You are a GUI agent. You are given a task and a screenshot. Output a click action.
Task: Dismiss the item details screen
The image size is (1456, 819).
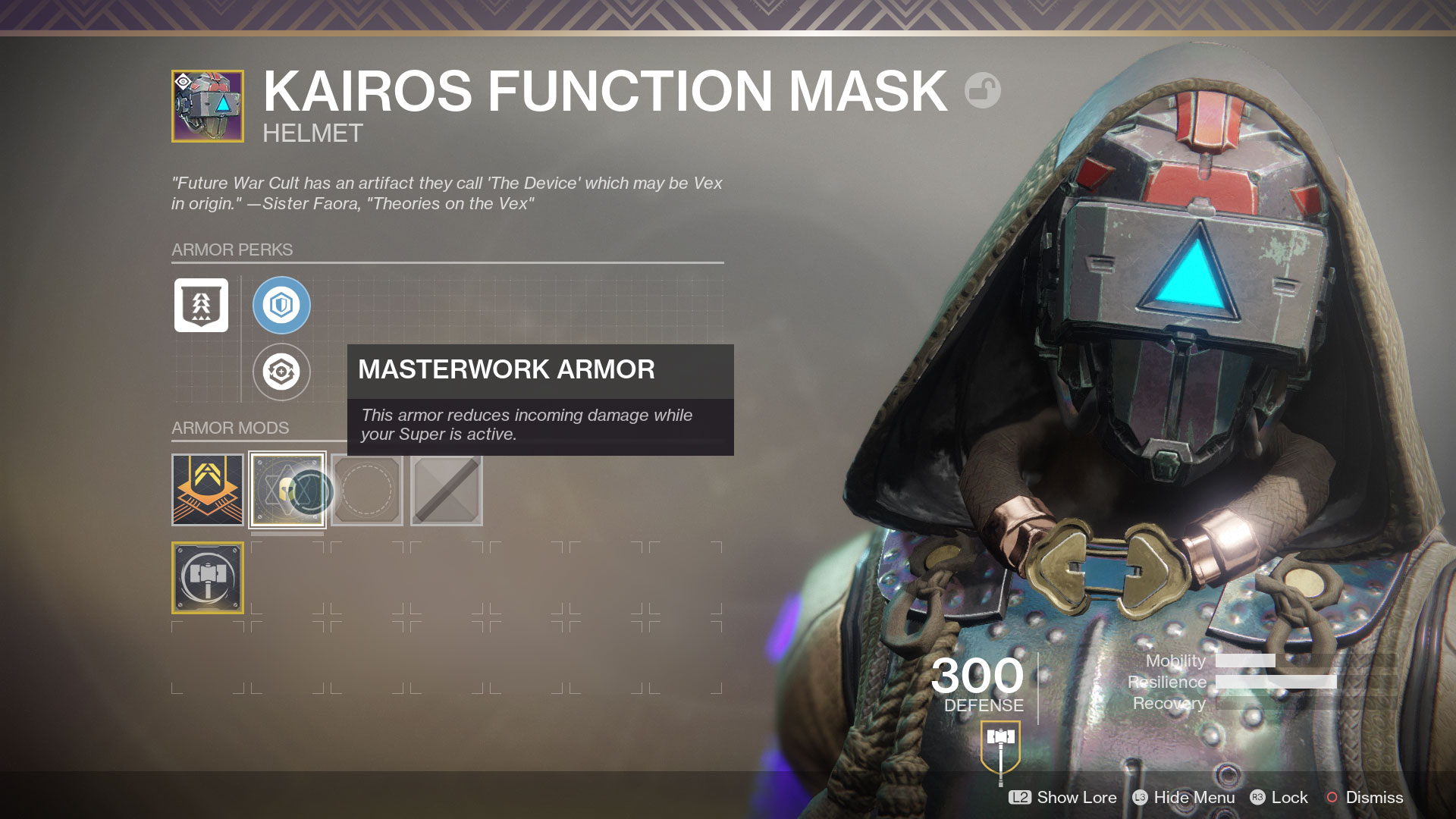(x=1364, y=797)
